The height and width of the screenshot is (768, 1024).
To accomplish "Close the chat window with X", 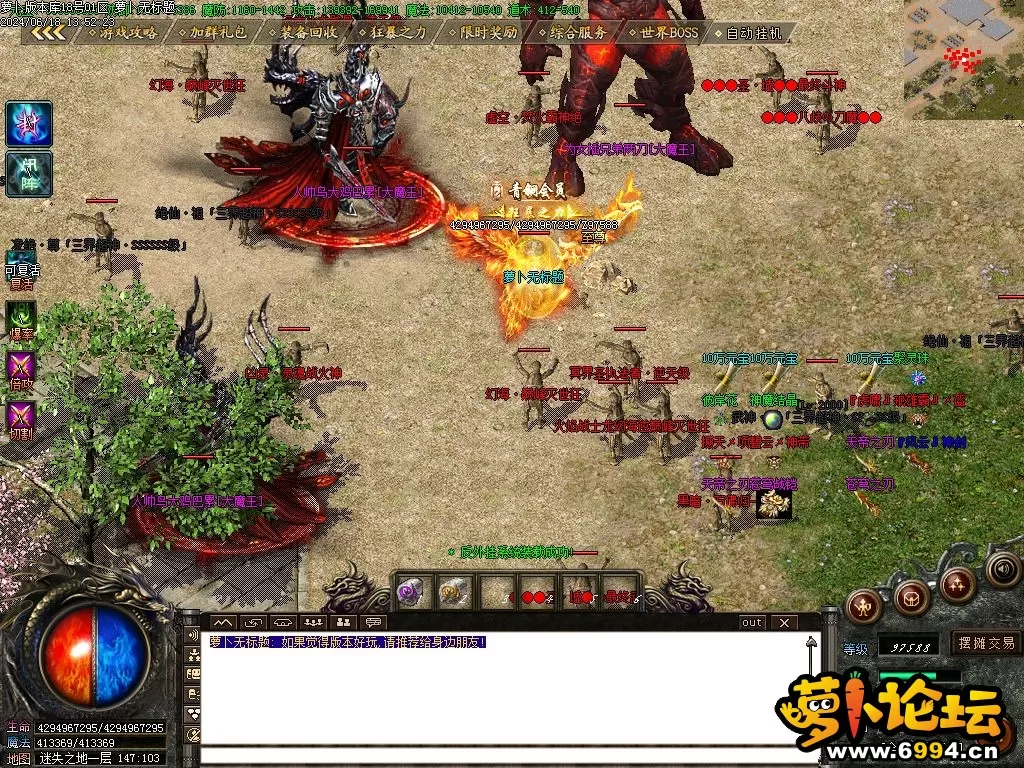I will point(784,622).
